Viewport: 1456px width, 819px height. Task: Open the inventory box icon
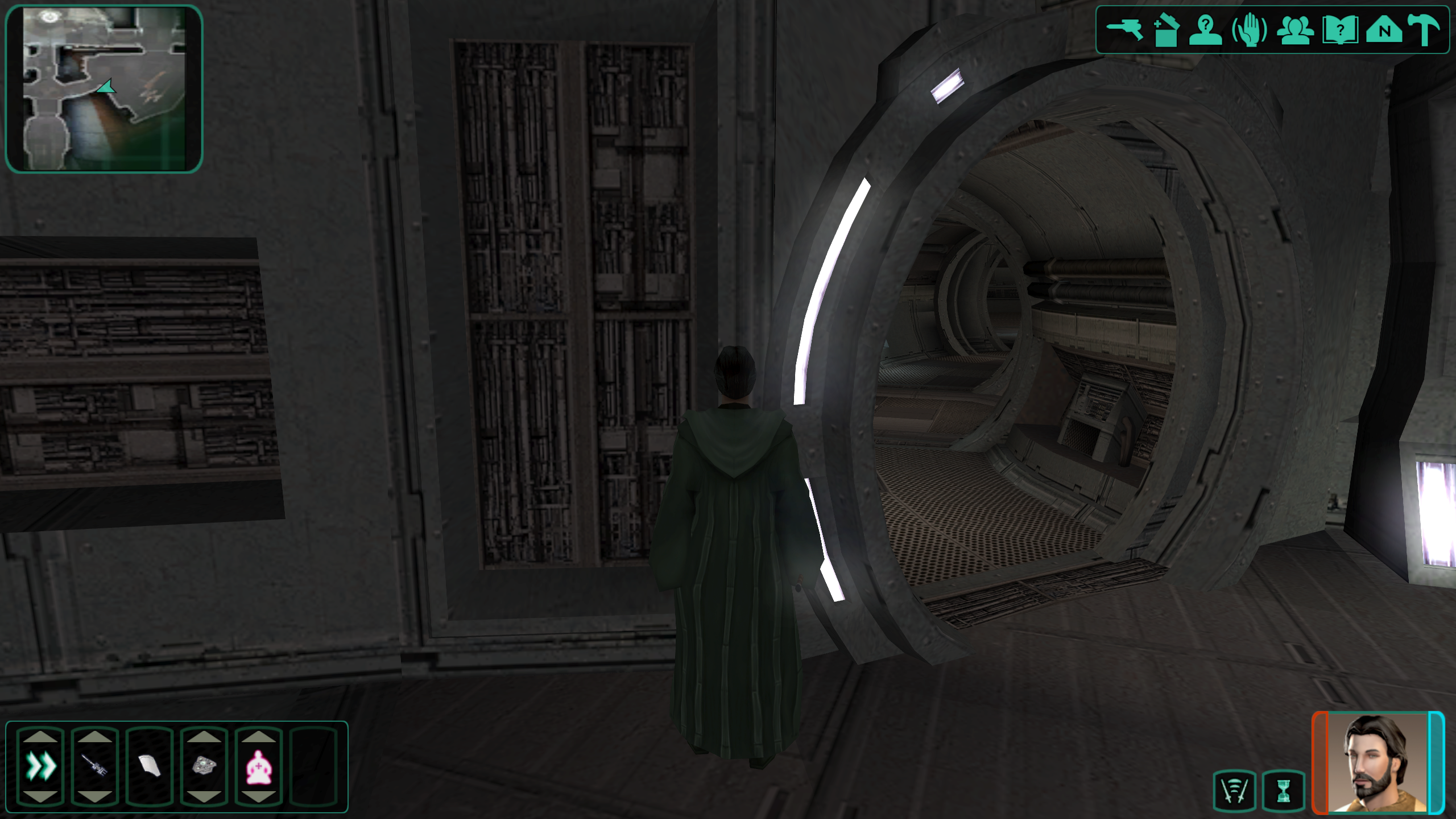point(1165,30)
